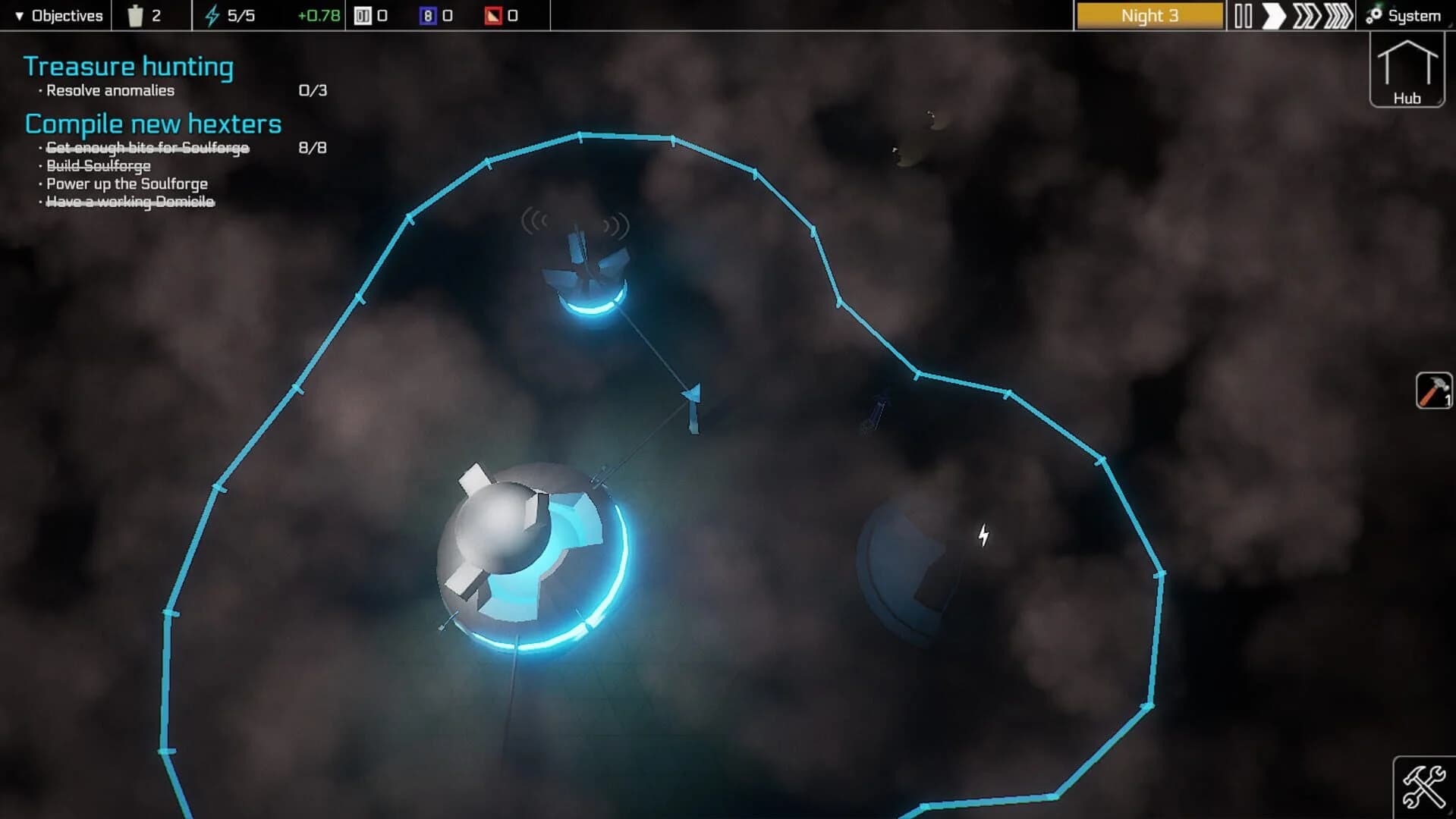Click the hammer build notification icon

[x=1434, y=391]
